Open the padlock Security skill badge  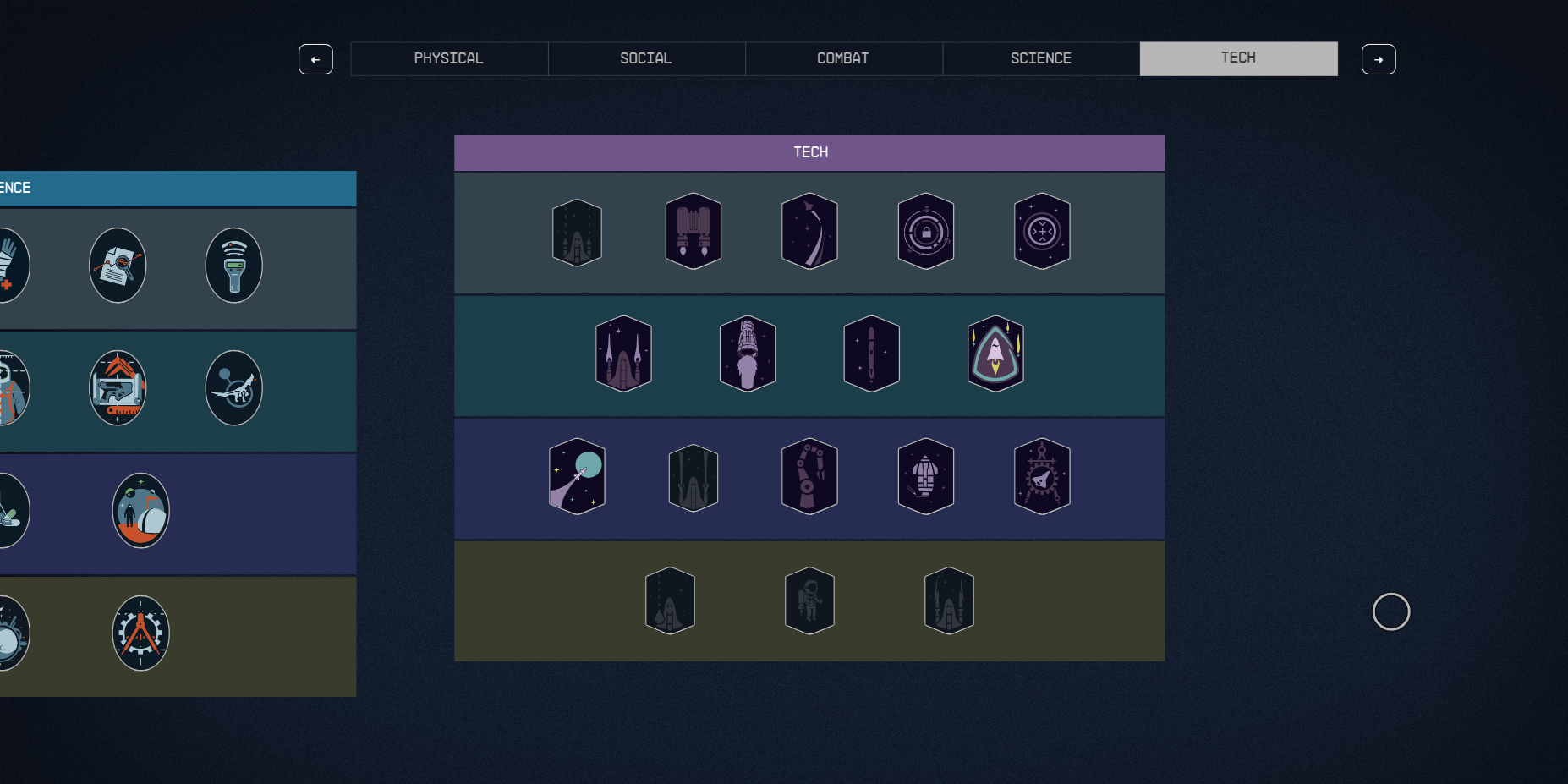click(926, 231)
